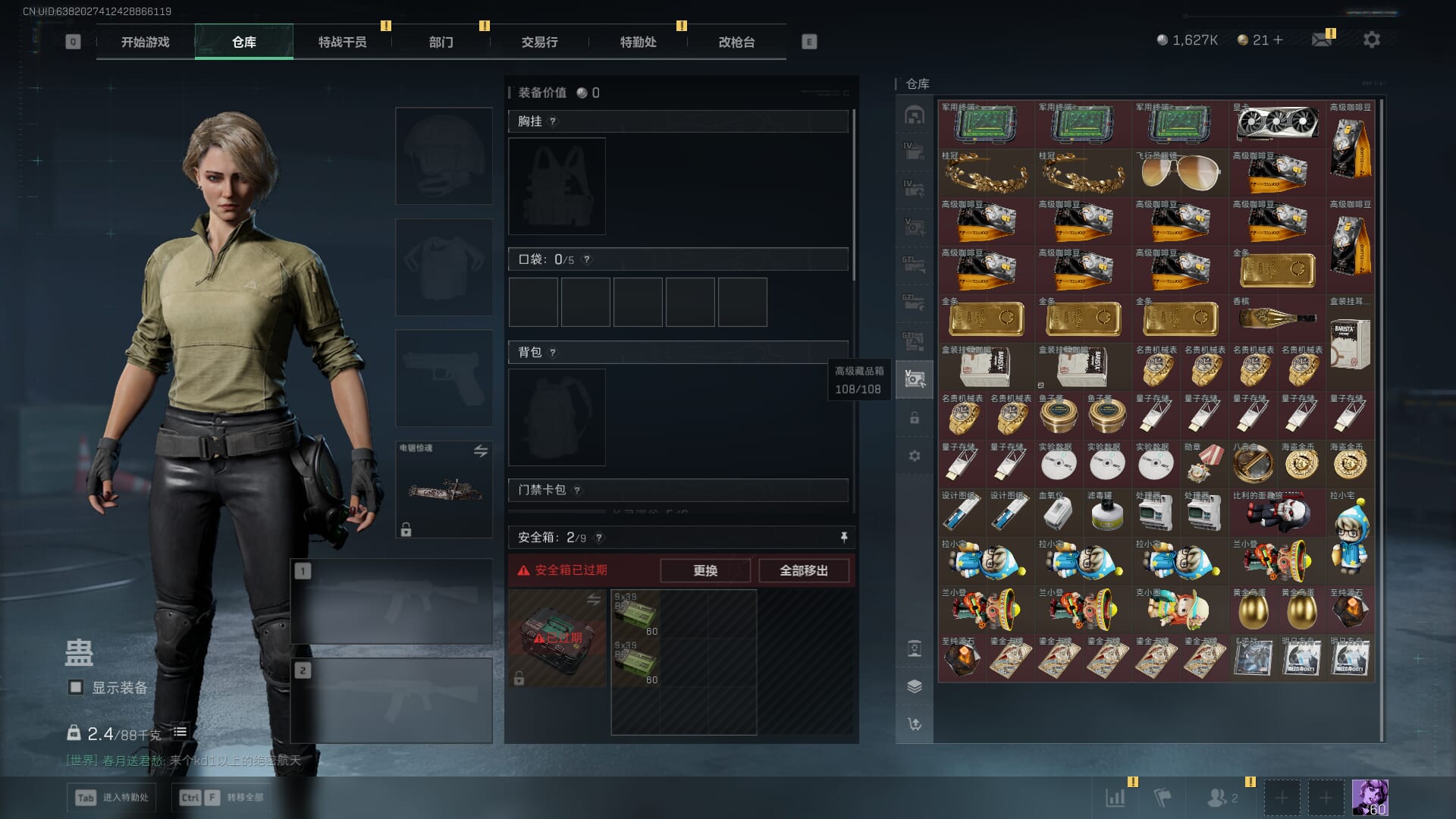Toggle the 显示装备 checkbox
The image size is (1456, 819).
[76, 687]
